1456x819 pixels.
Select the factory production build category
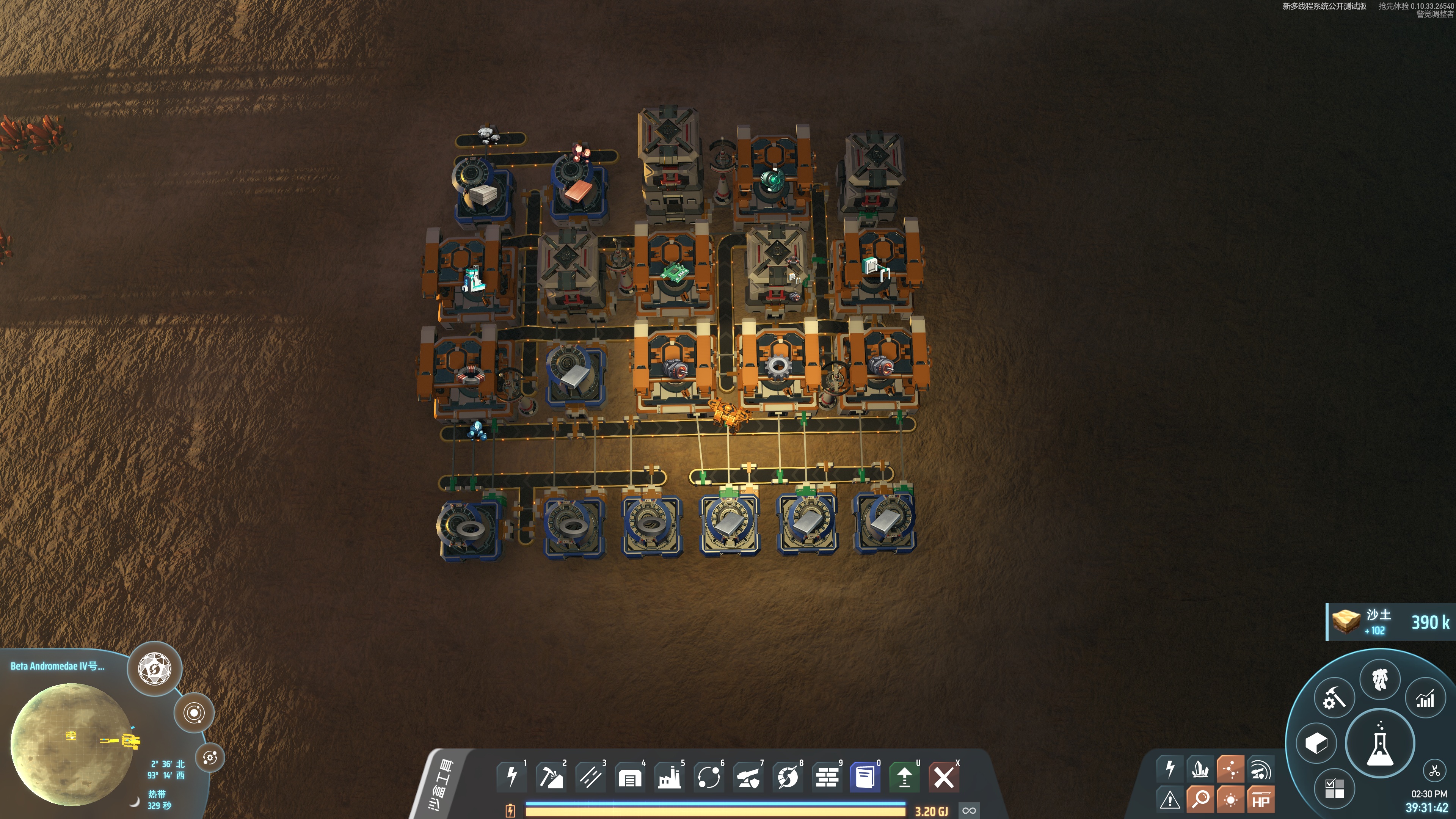669,777
